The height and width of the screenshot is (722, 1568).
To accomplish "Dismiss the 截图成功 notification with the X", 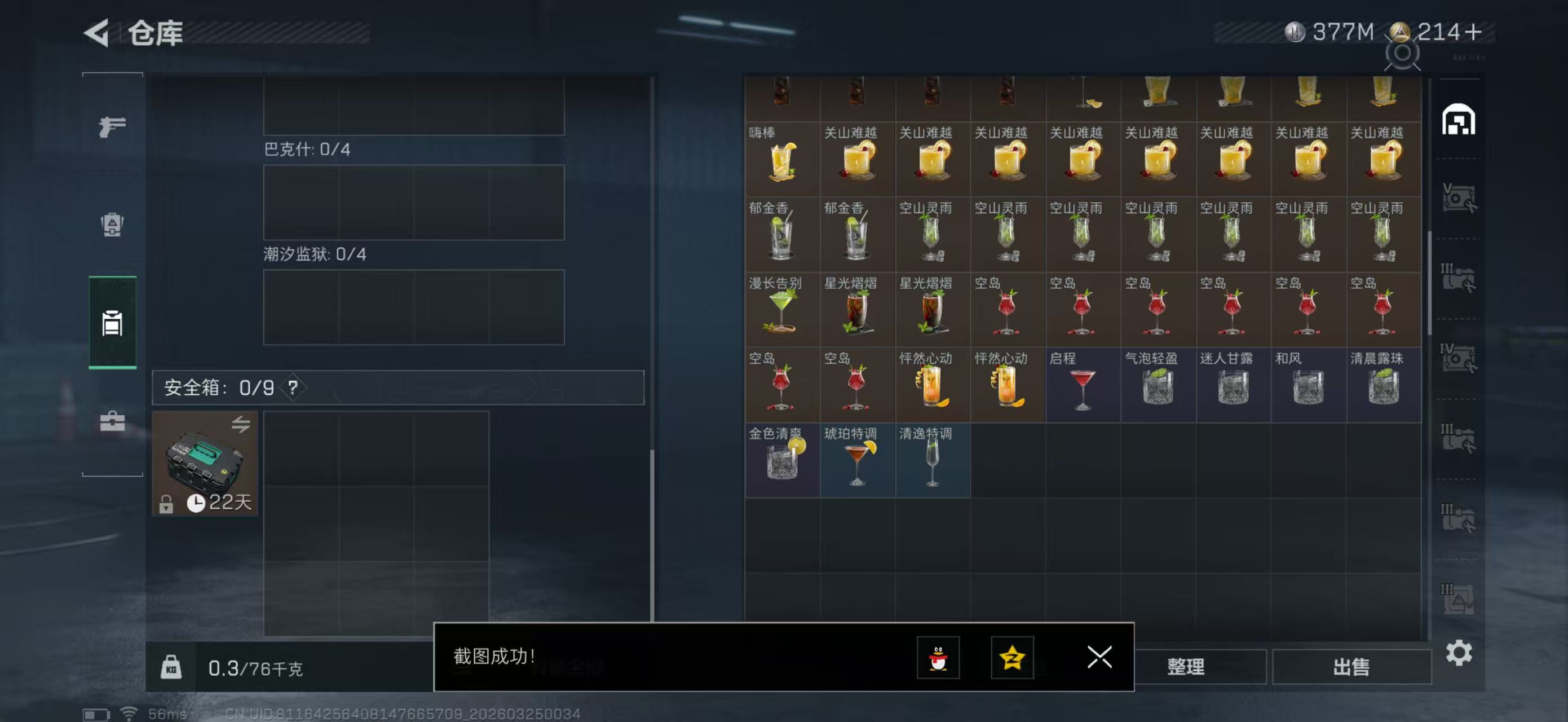I will pyautogui.click(x=1099, y=658).
